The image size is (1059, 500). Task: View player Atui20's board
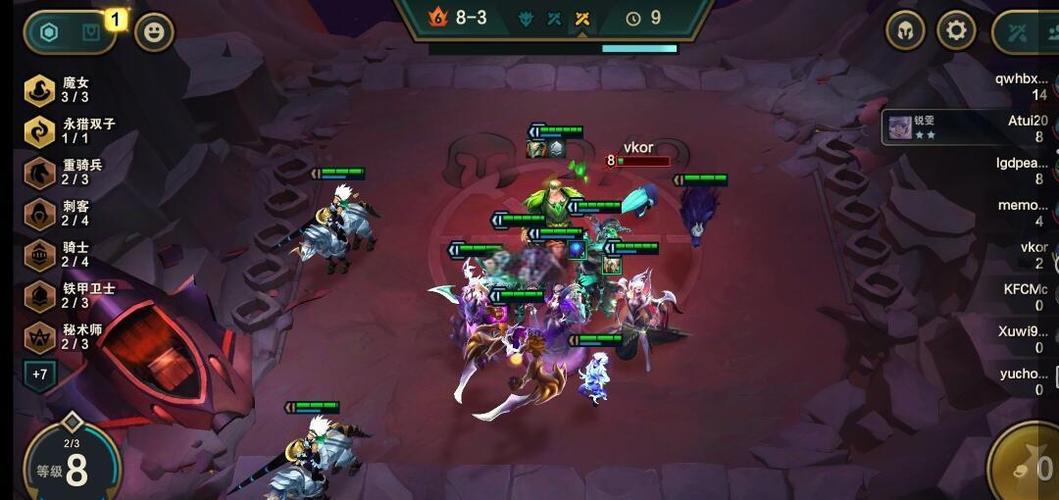point(1025,128)
